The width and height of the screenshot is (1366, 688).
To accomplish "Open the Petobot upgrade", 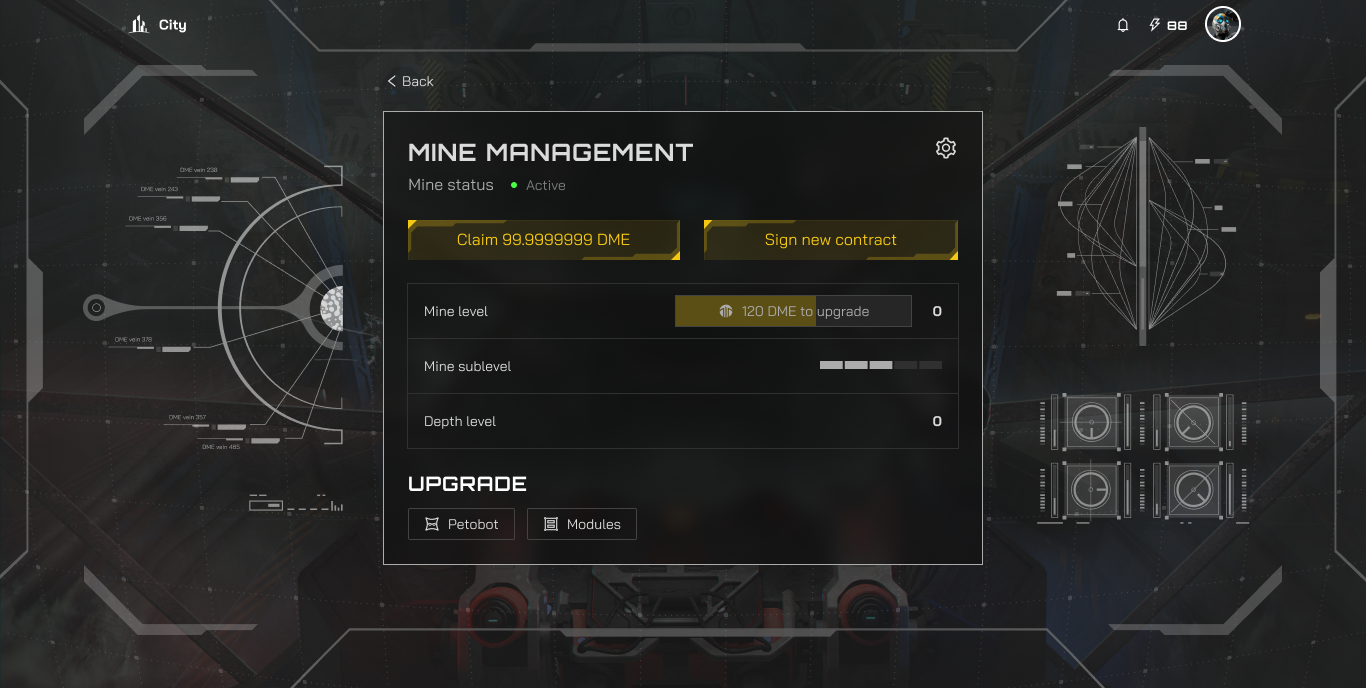I will pos(461,524).
